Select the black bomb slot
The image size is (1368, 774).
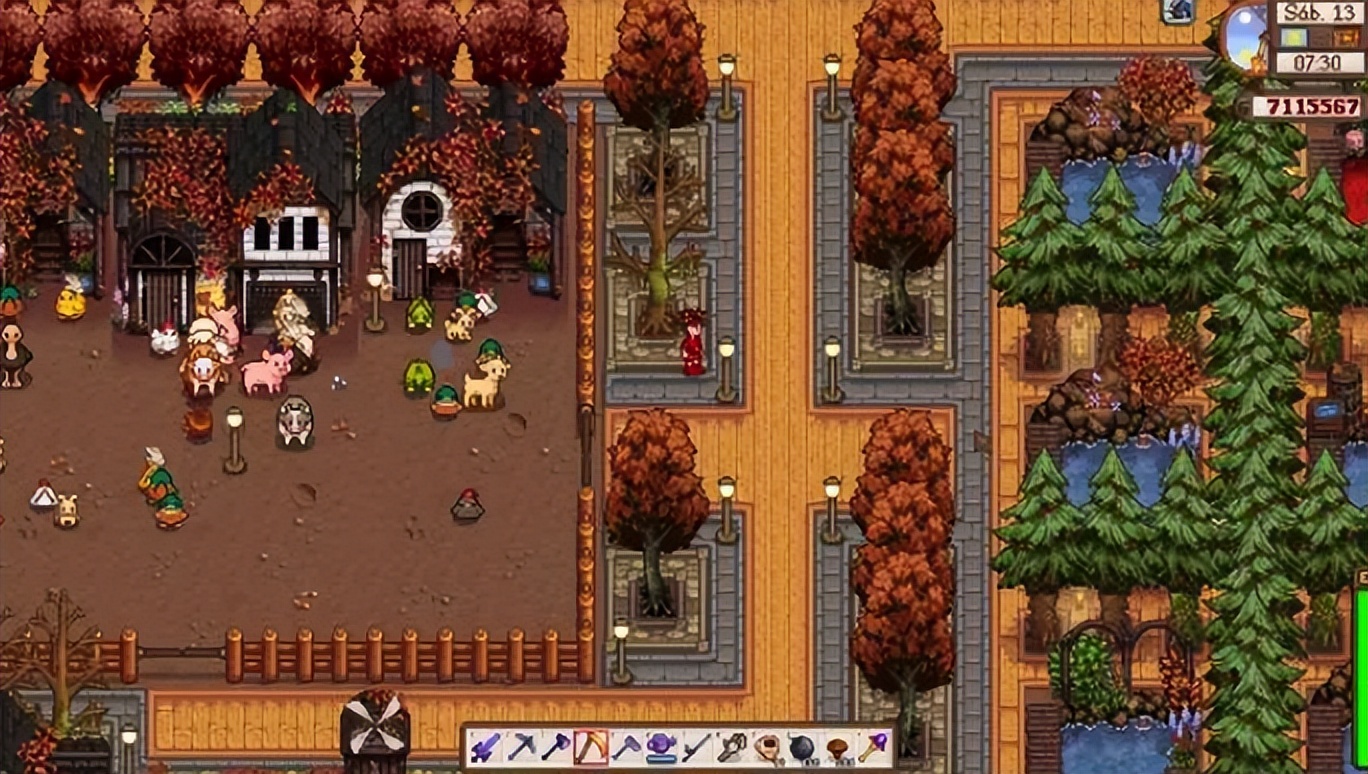pos(803,748)
